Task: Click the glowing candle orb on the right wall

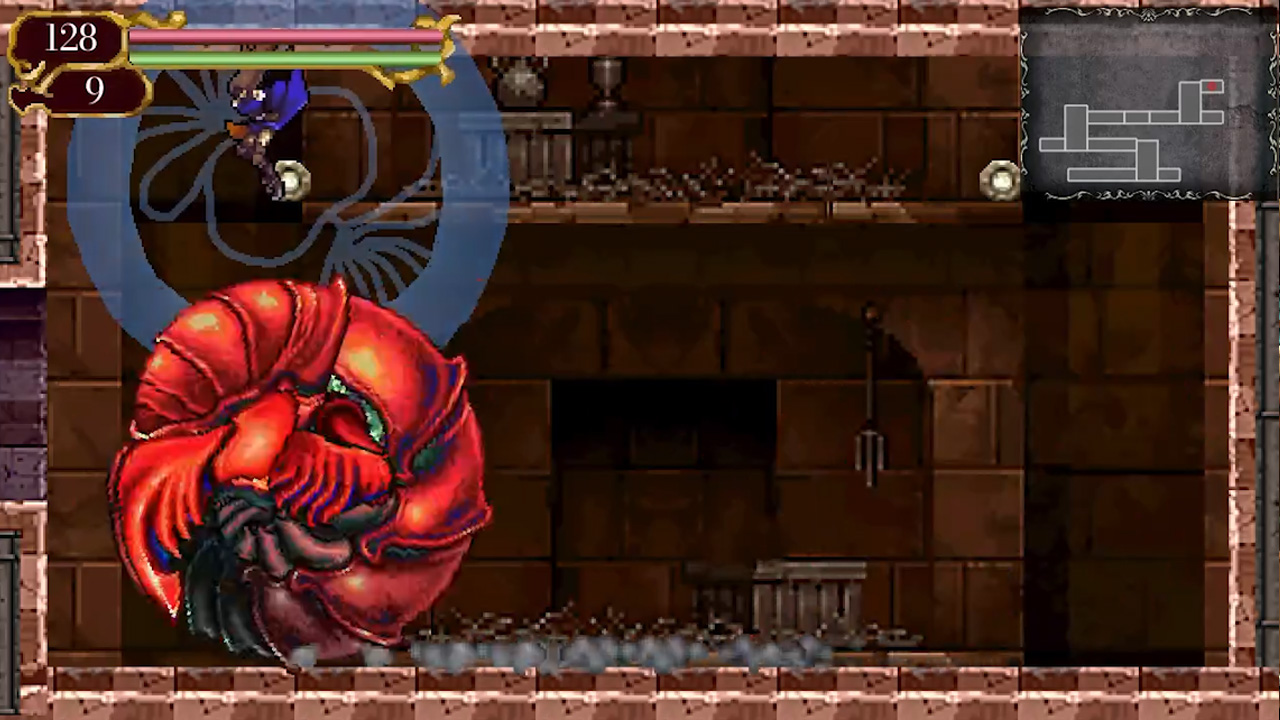Action: (998, 177)
